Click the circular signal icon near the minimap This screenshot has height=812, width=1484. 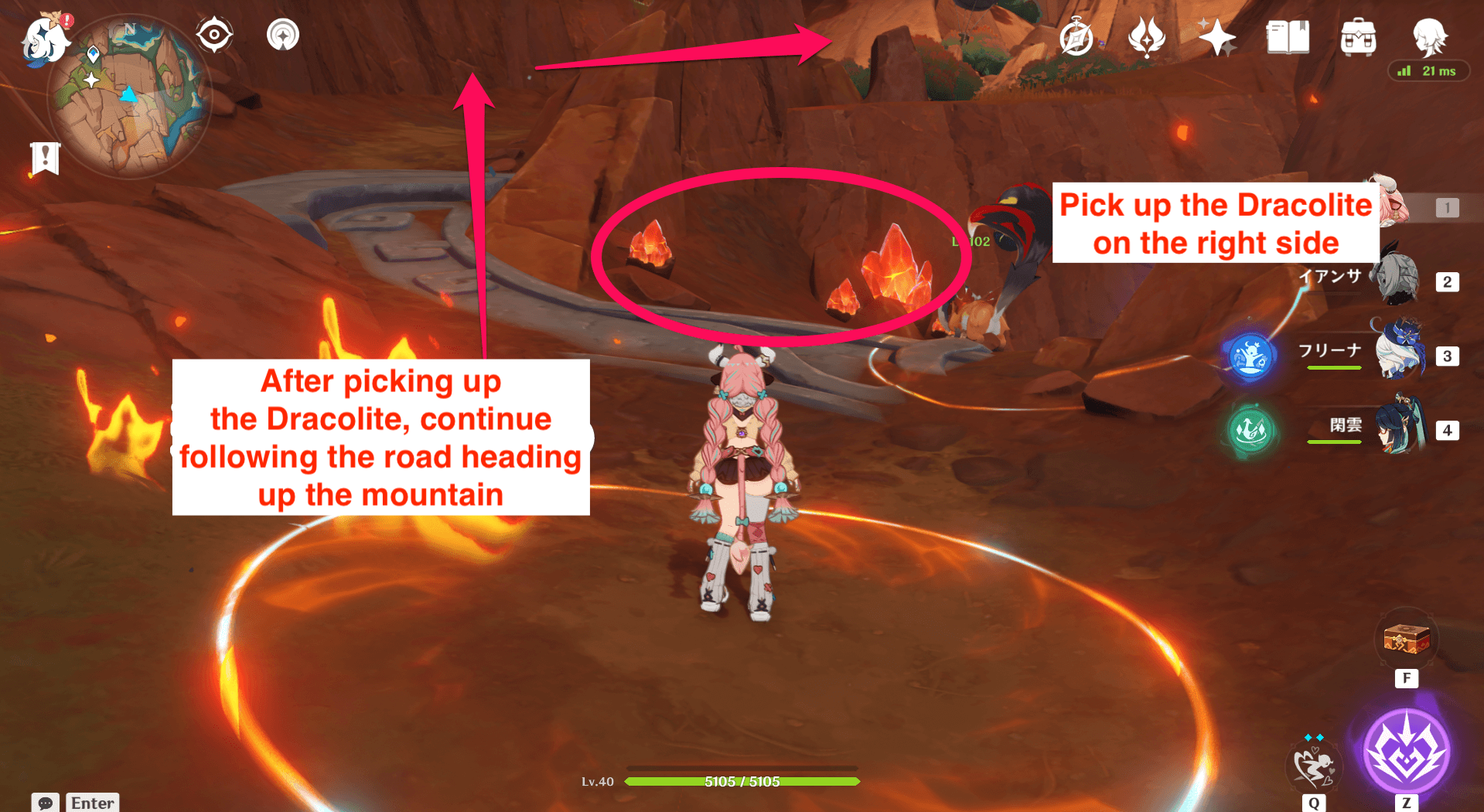[283, 35]
